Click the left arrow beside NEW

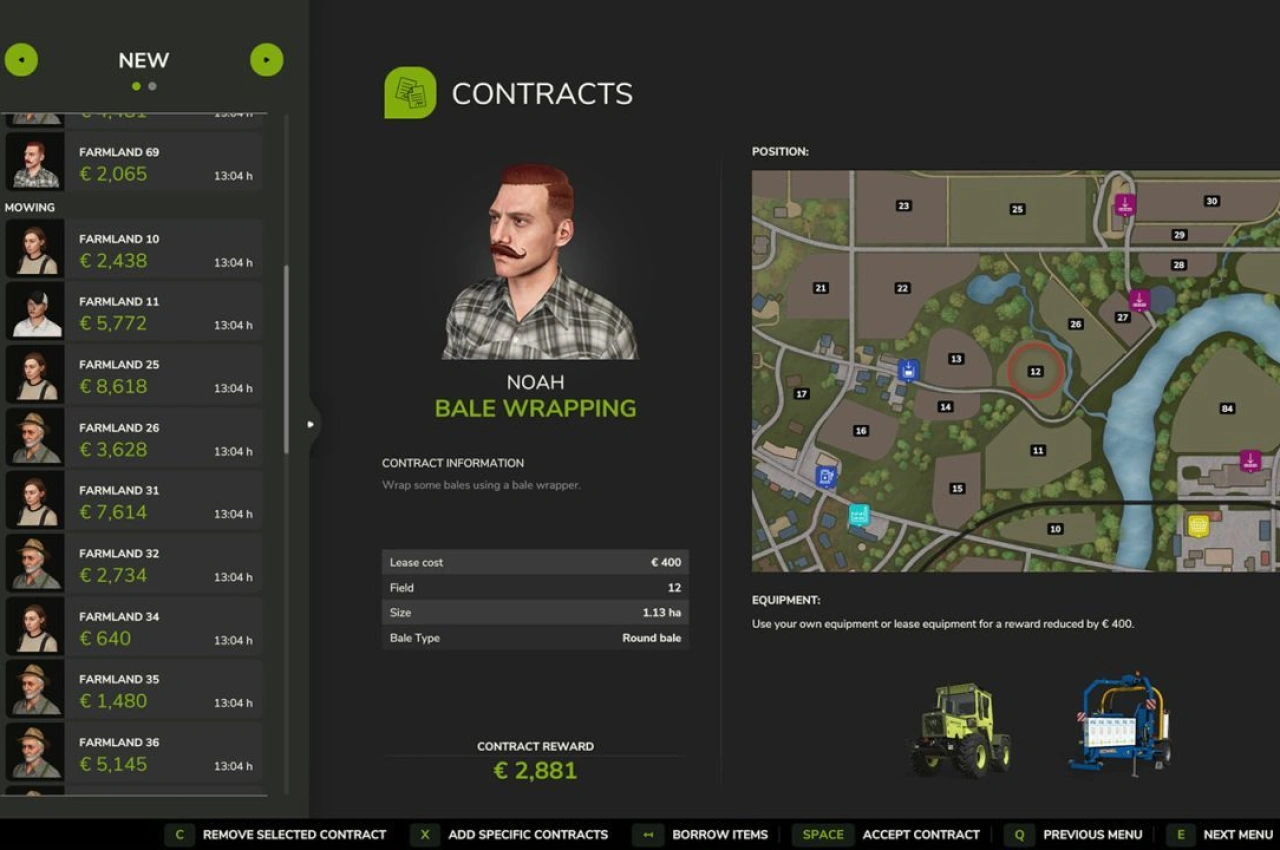(21, 60)
